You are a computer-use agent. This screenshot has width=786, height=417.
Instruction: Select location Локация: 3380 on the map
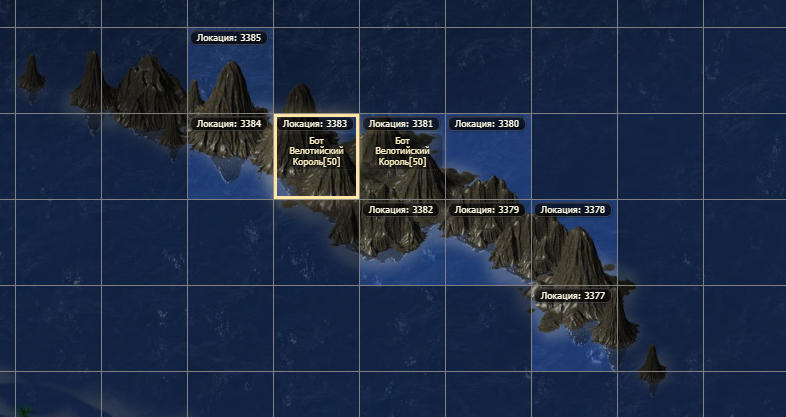(x=488, y=157)
